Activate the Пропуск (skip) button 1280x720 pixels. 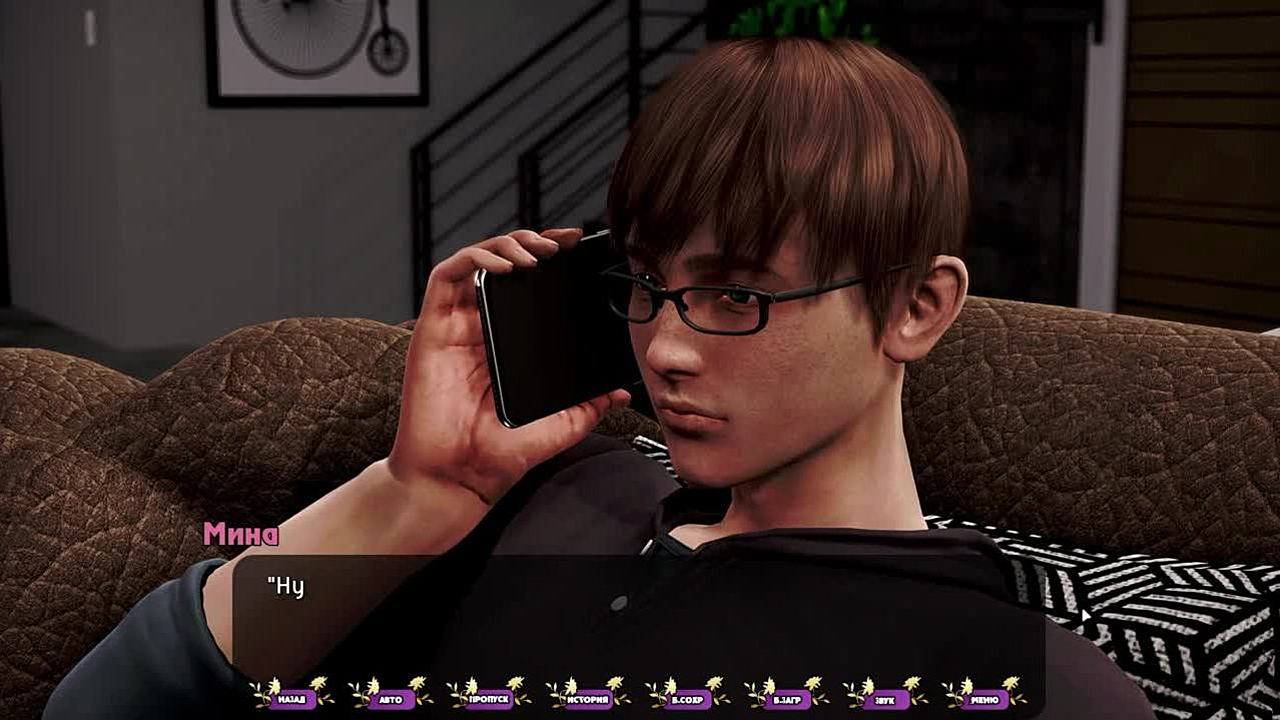click(489, 699)
